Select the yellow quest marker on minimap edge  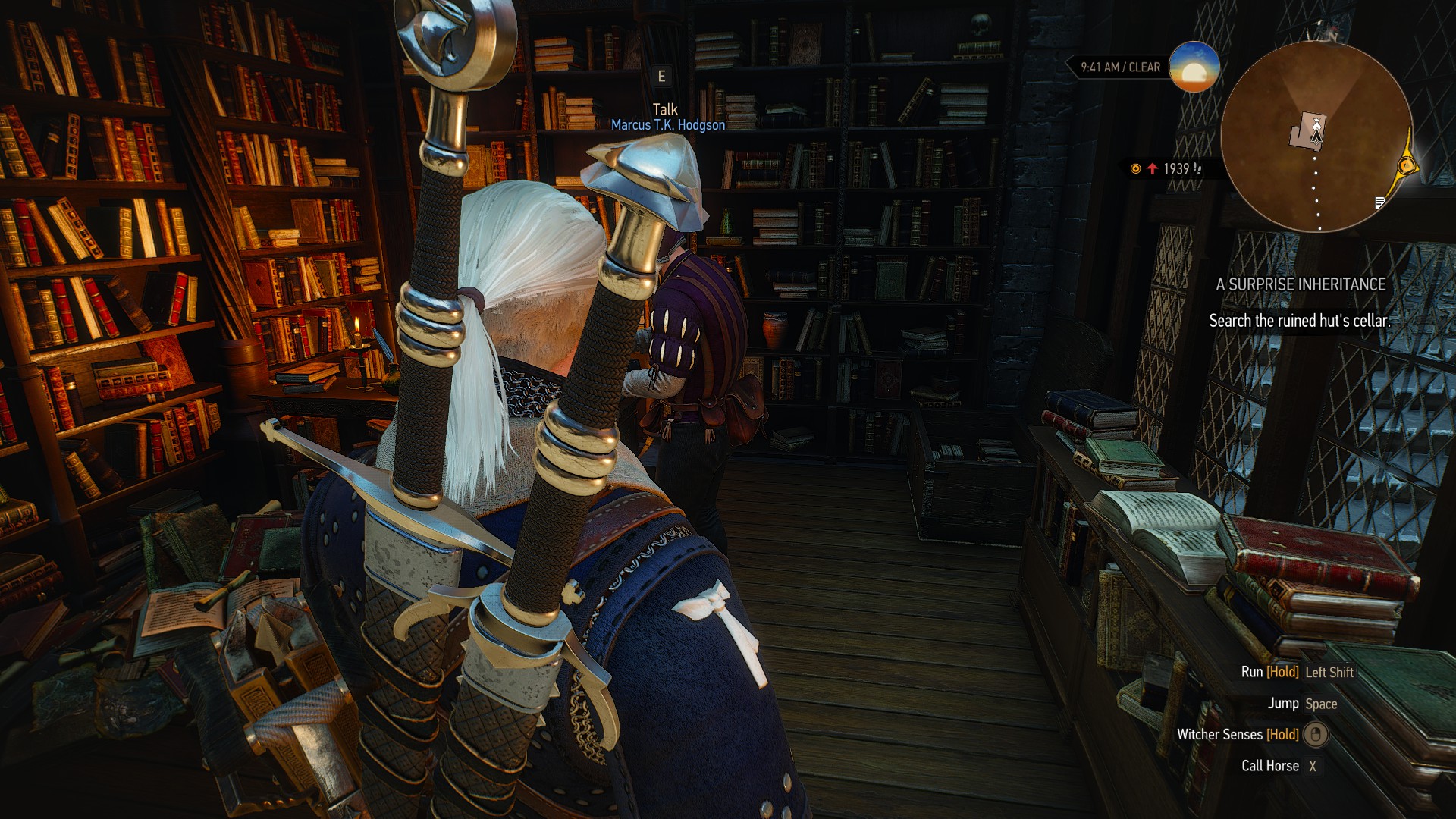(1407, 166)
